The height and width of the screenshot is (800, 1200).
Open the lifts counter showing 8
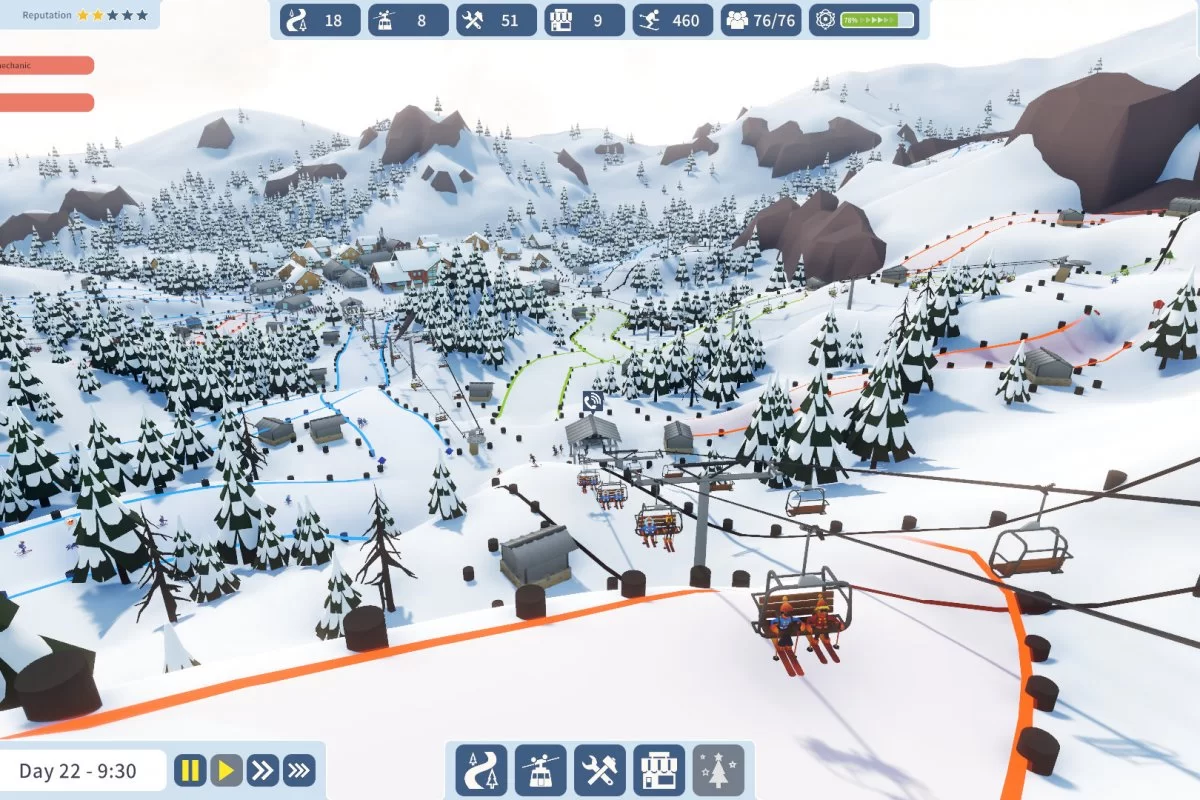[x=408, y=20]
